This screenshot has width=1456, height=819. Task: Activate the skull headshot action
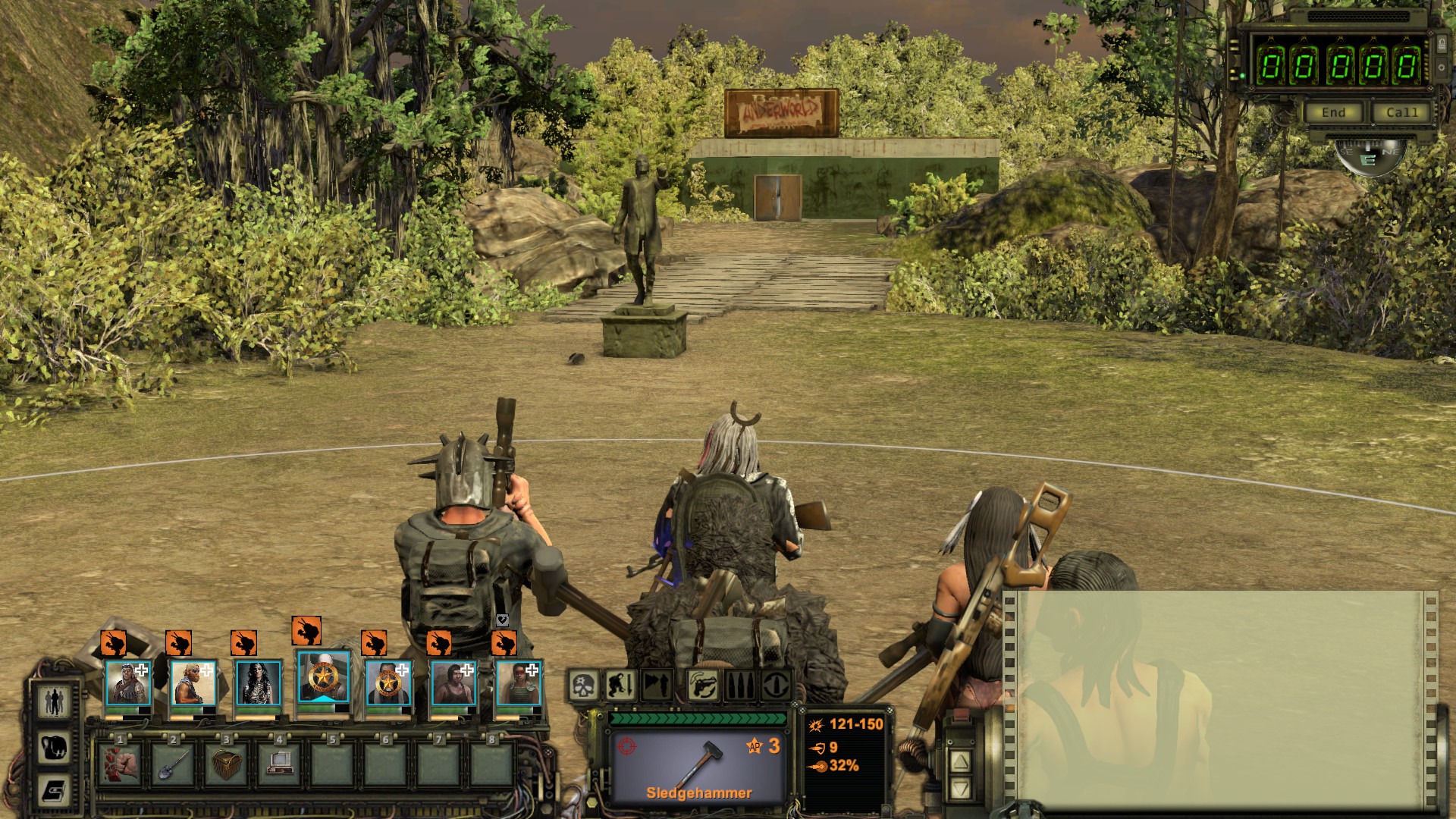pyautogui.click(x=584, y=686)
